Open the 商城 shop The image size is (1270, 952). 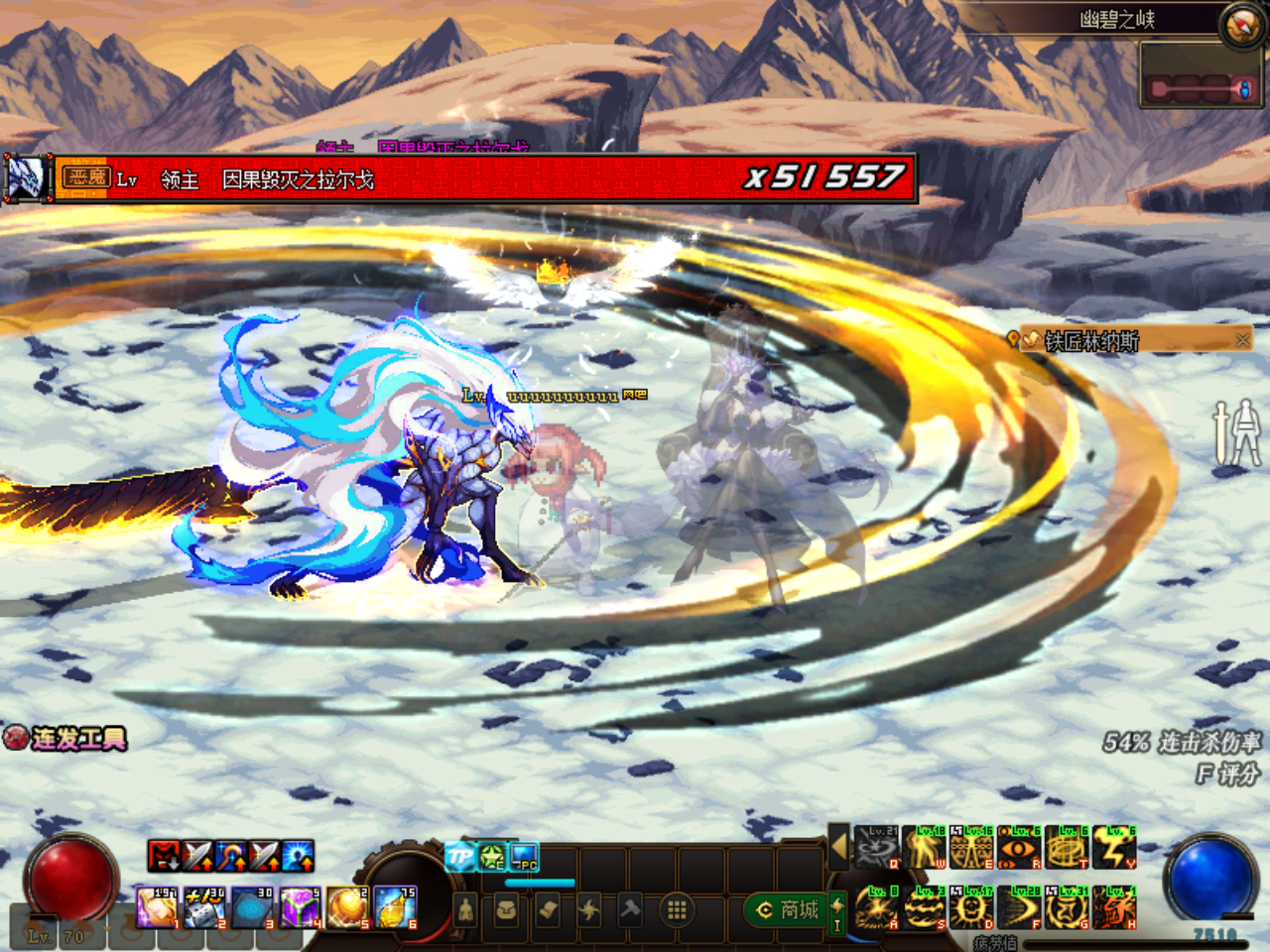[x=788, y=909]
